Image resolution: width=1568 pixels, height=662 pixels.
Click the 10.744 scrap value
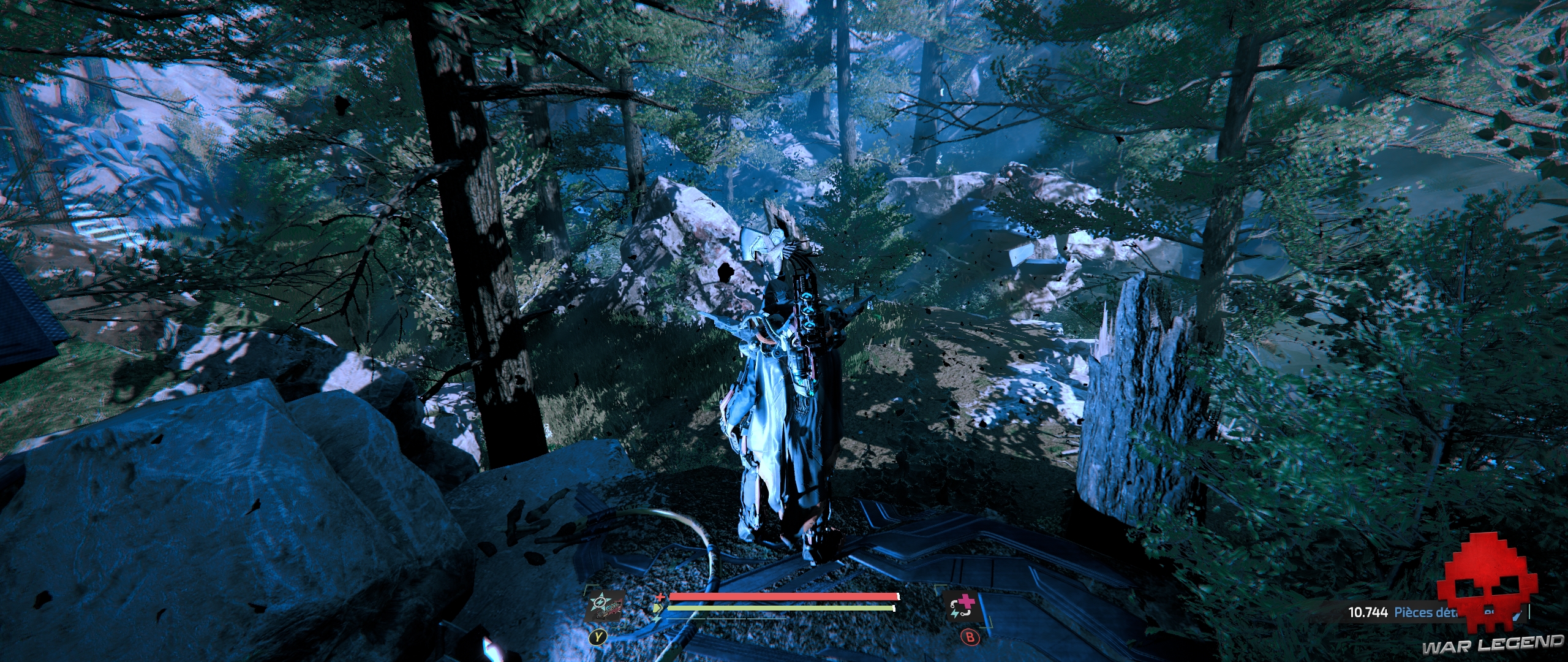[1369, 612]
